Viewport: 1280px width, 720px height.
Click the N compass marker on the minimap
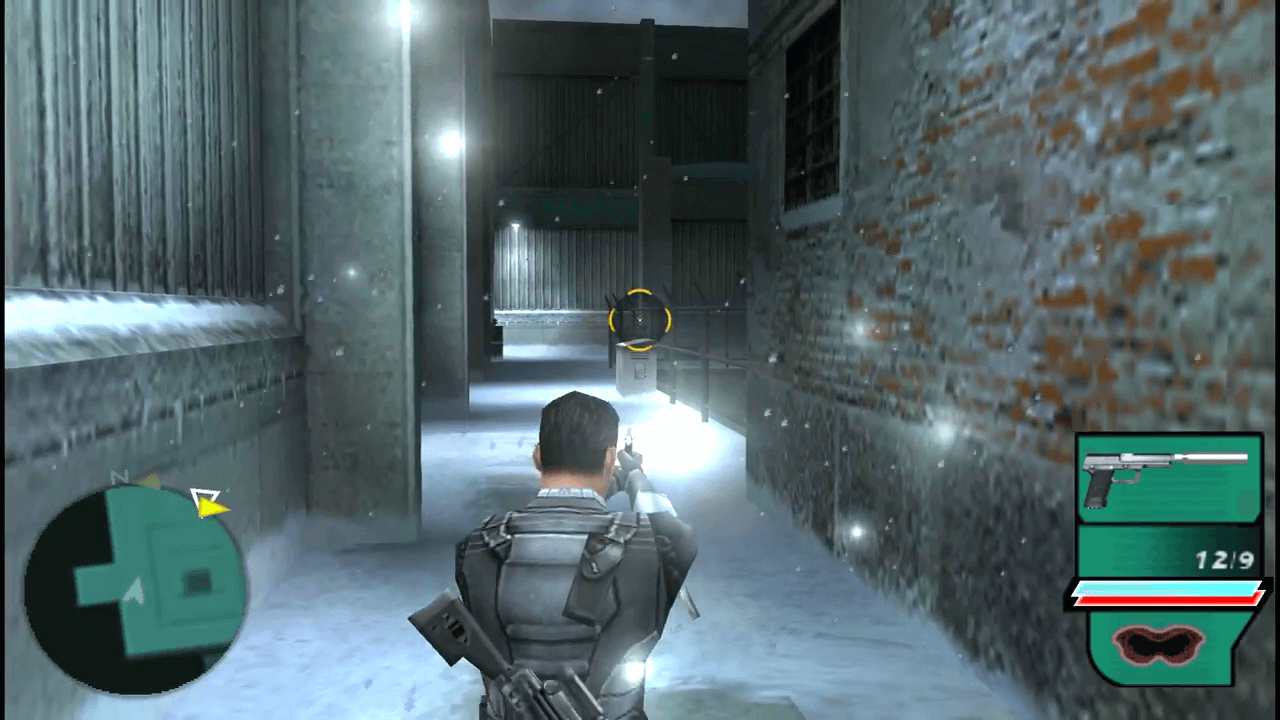(x=122, y=479)
